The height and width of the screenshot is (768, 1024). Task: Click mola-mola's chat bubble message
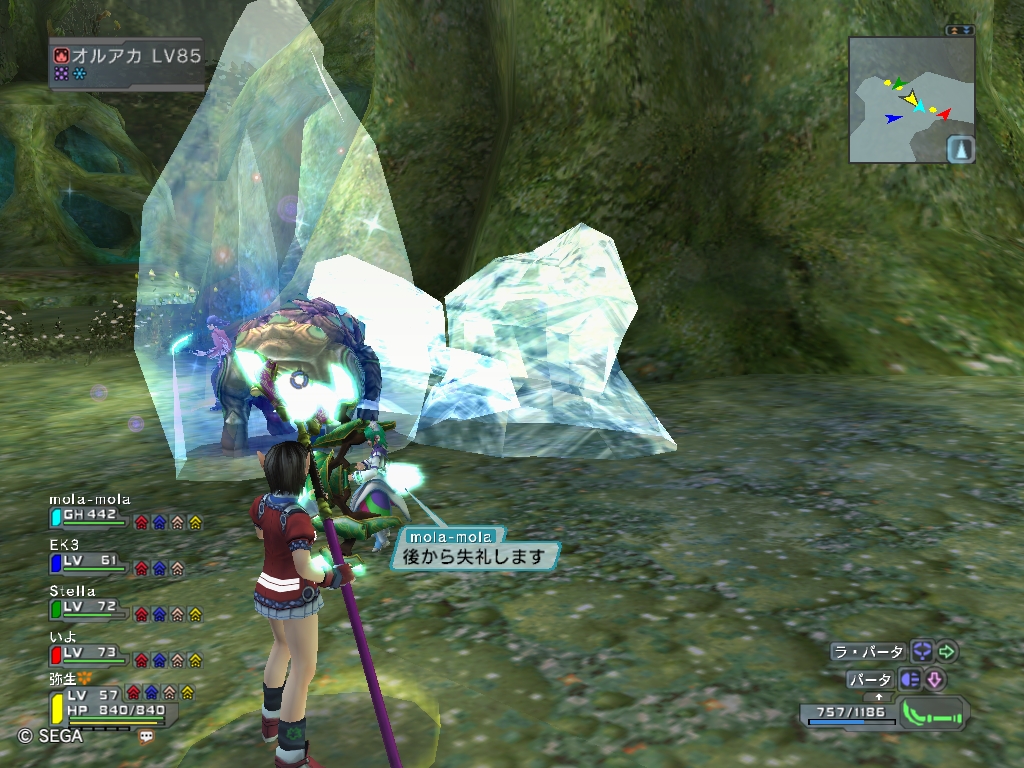coord(475,556)
